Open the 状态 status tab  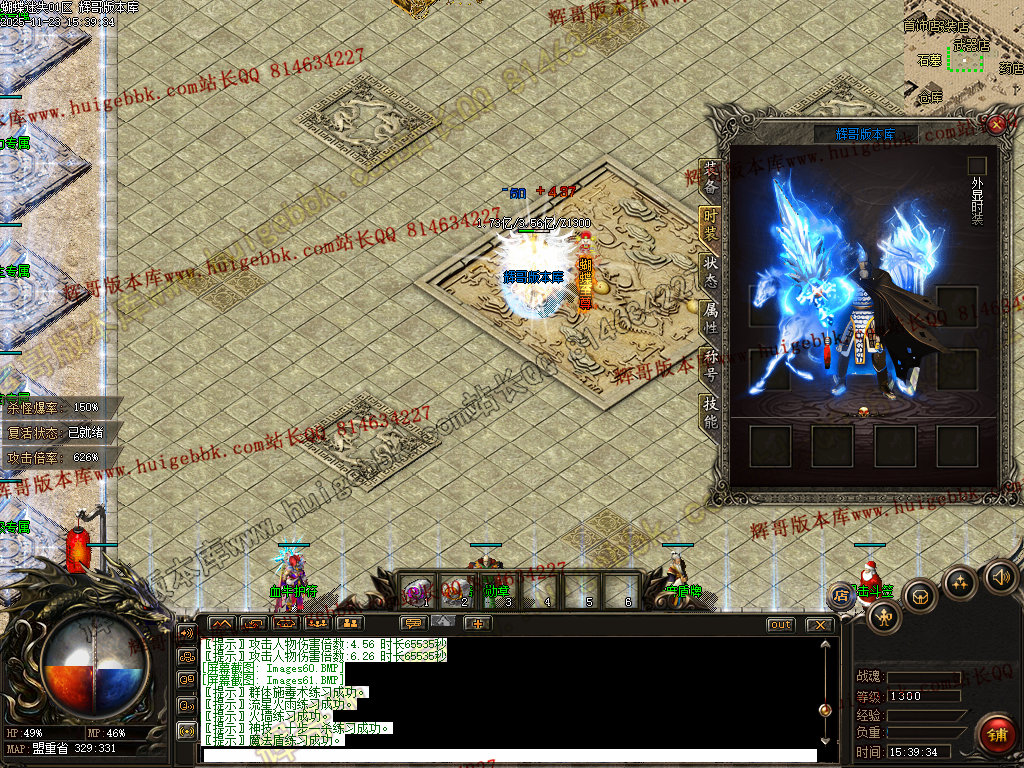pos(710,273)
